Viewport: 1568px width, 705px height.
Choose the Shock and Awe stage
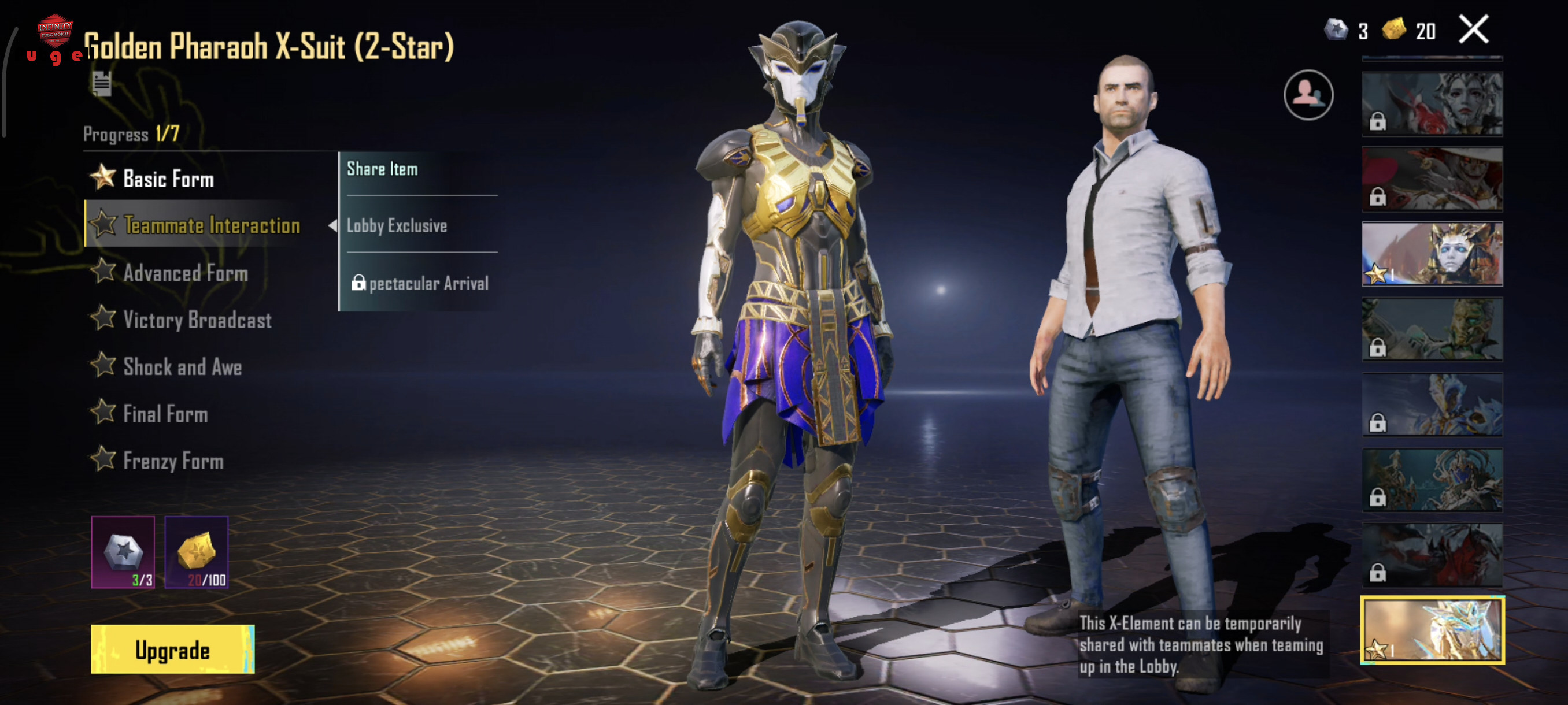click(182, 367)
